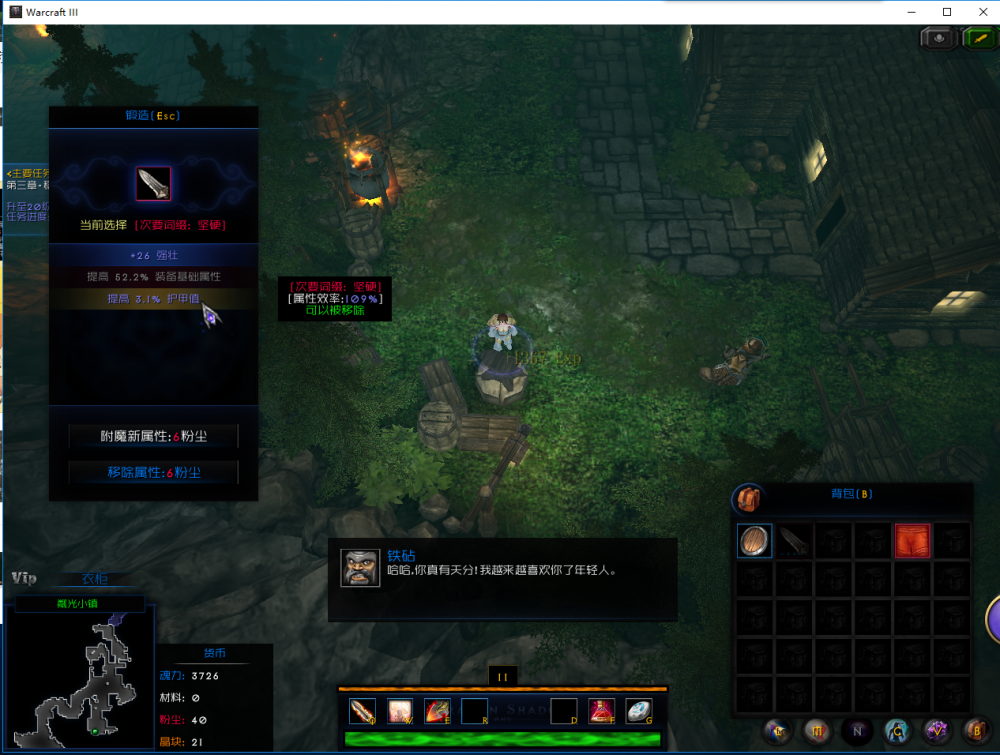
Task: Open the 衣柜 wardrobe tab
Action: pyautogui.click(x=95, y=578)
